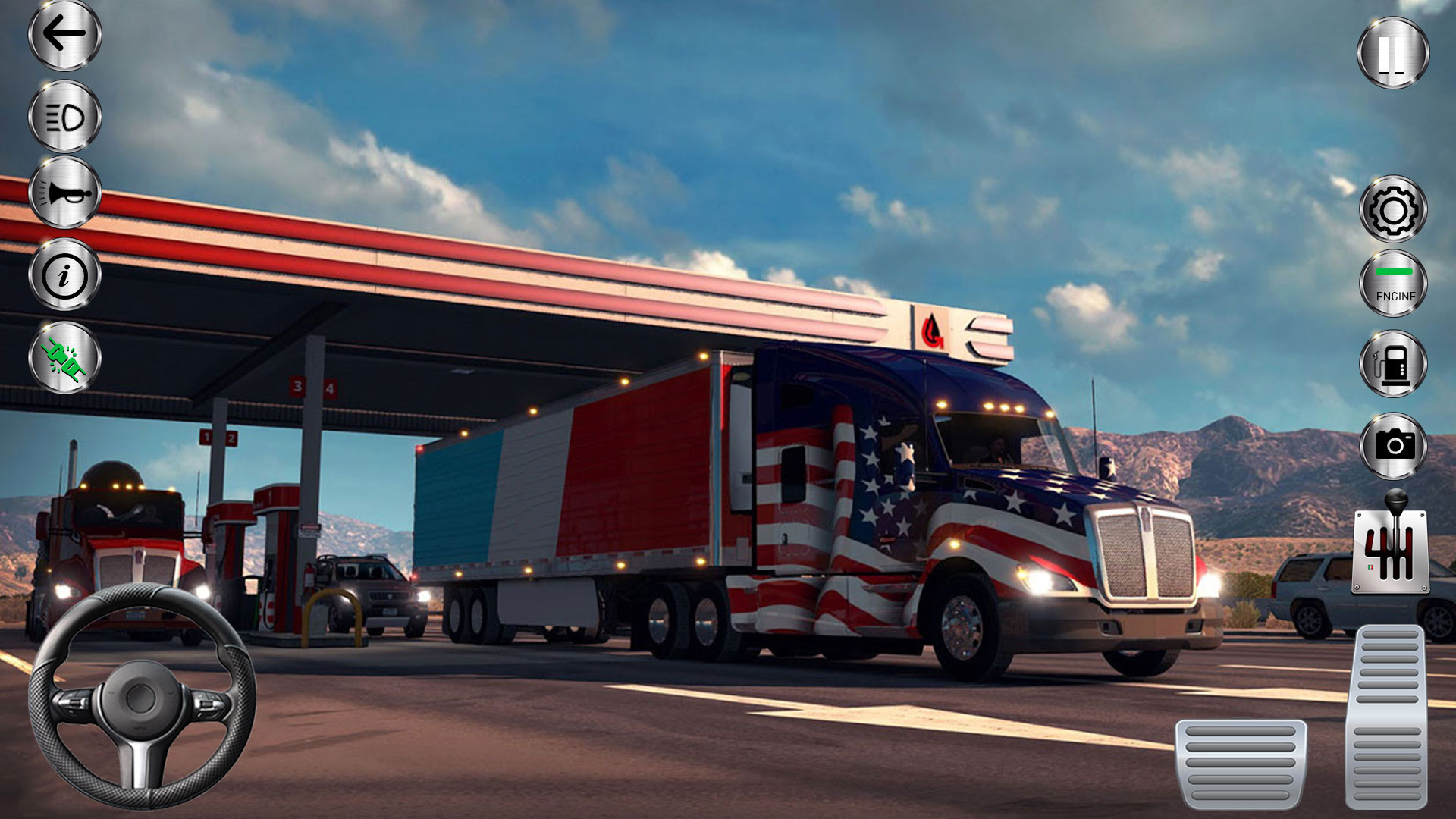The image size is (1456, 819).
Task: Exit driving mode with the back arrow
Action: tap(64, 34)
